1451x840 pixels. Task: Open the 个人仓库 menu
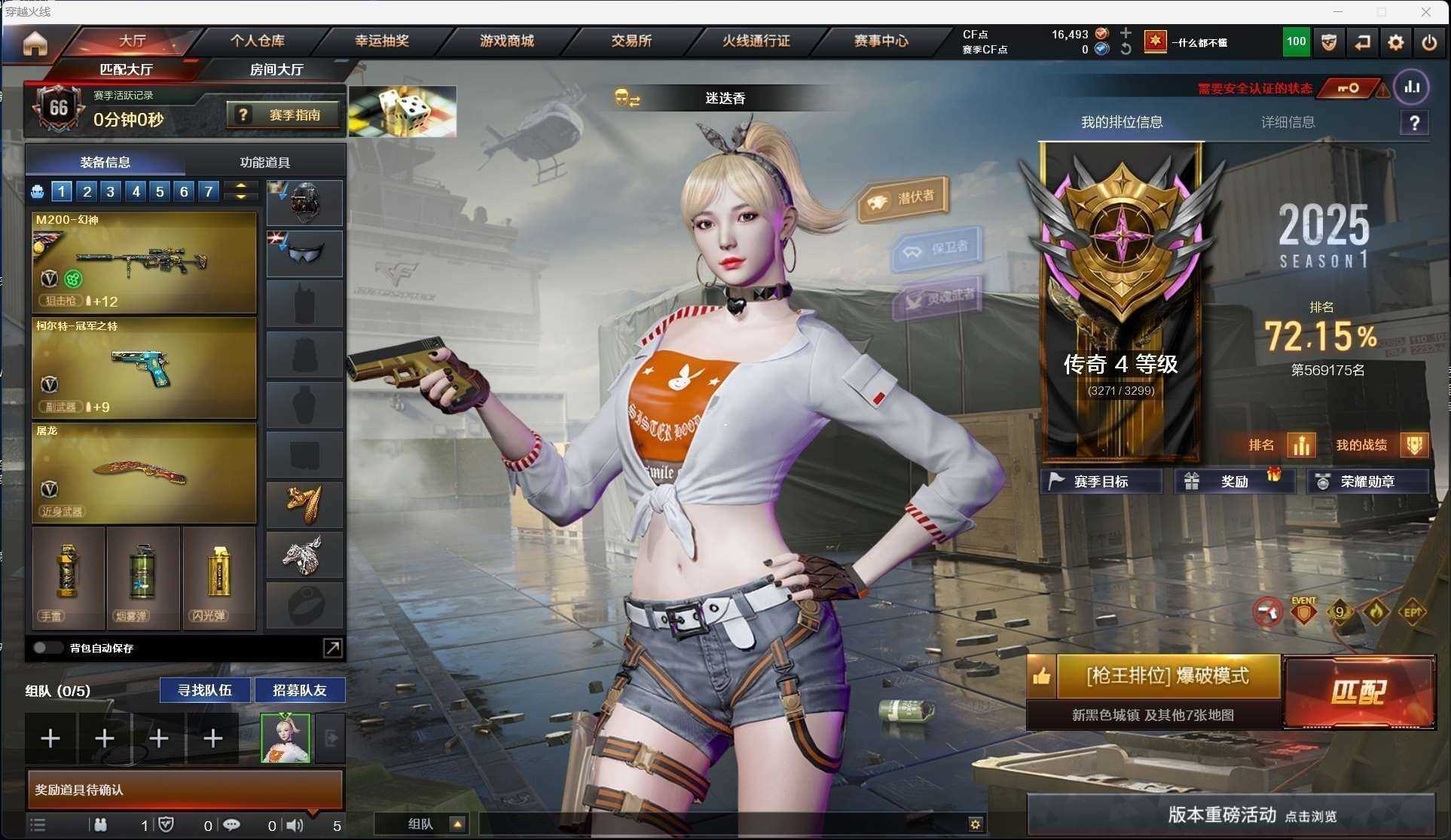tap(258, 41)
